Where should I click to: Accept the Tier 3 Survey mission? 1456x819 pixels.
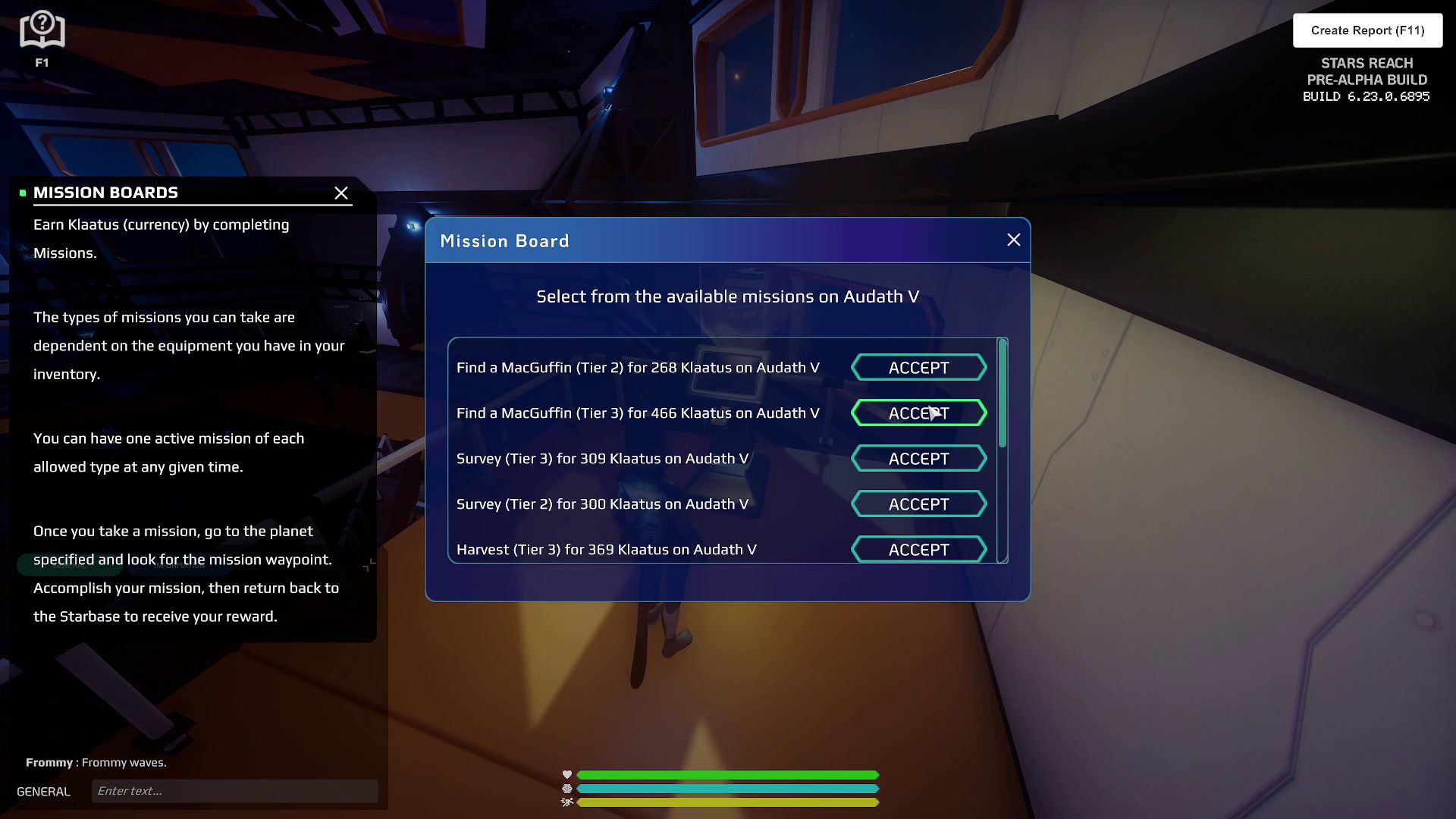click(918, 459)
